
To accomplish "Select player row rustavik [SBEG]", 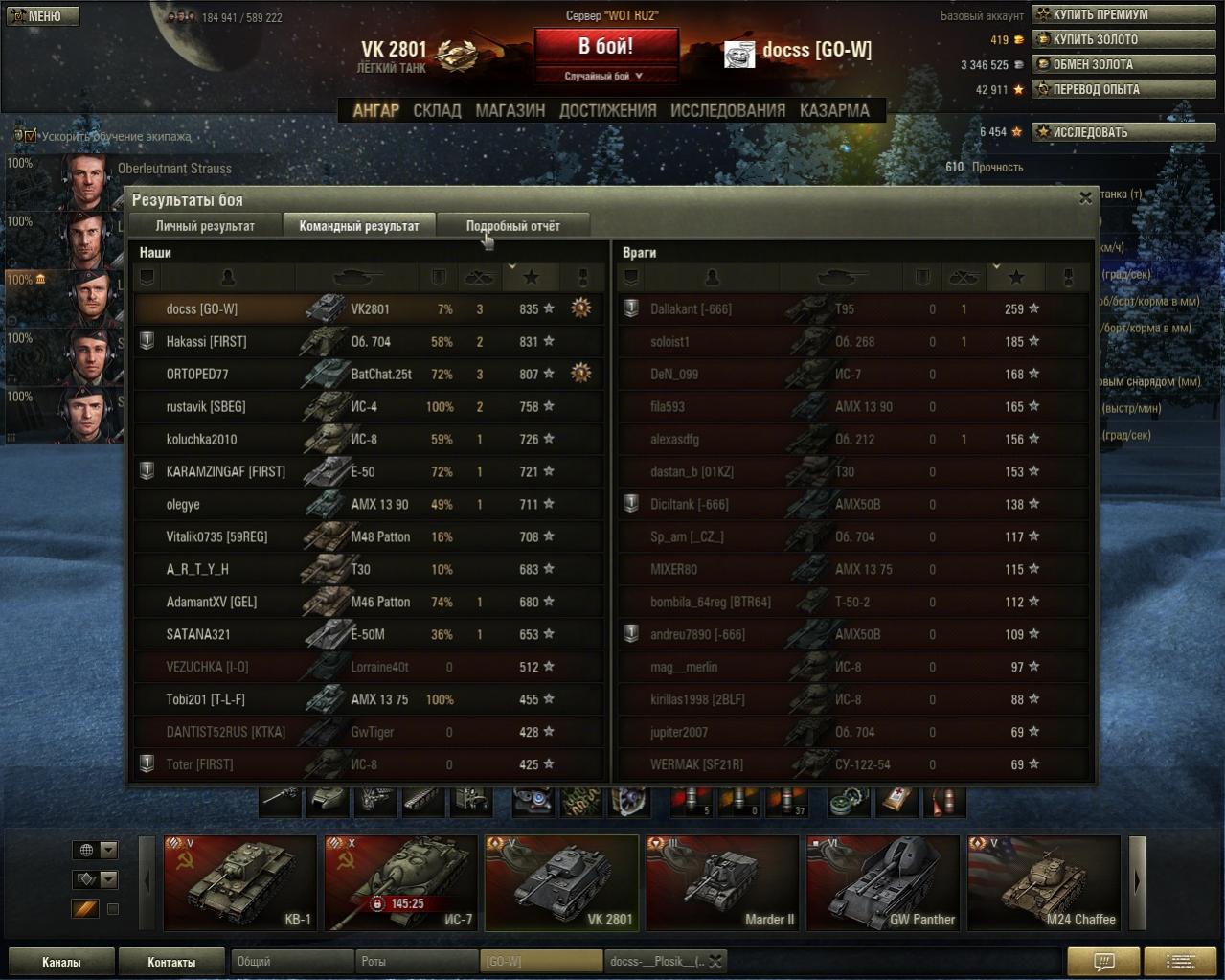I will coord(369,407).
